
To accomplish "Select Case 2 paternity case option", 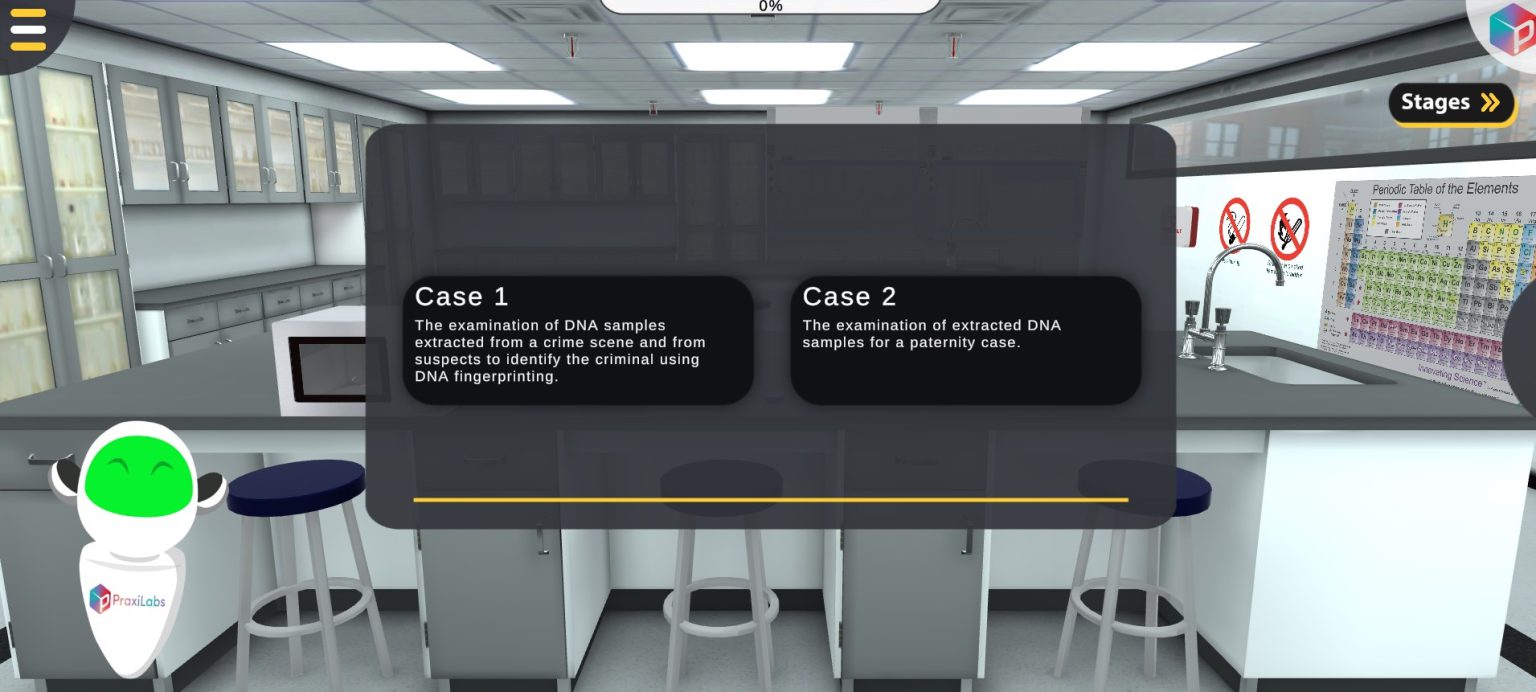I will pyautogui.click(x=965, y=340).
